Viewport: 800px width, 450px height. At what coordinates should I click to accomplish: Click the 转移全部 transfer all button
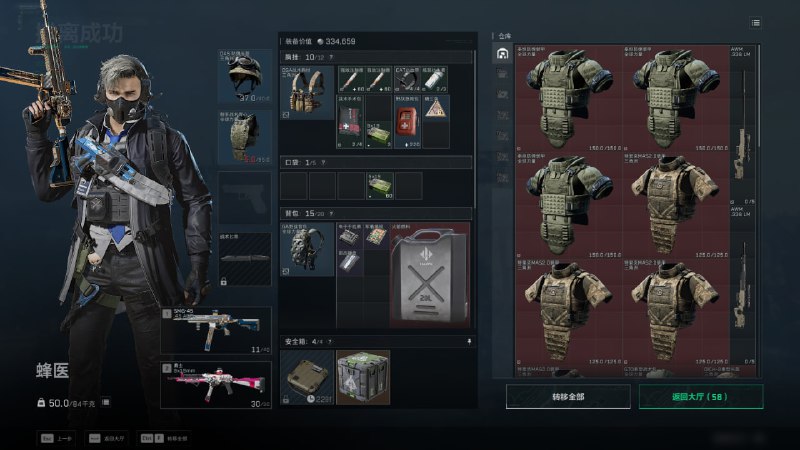tap(567, 397)
